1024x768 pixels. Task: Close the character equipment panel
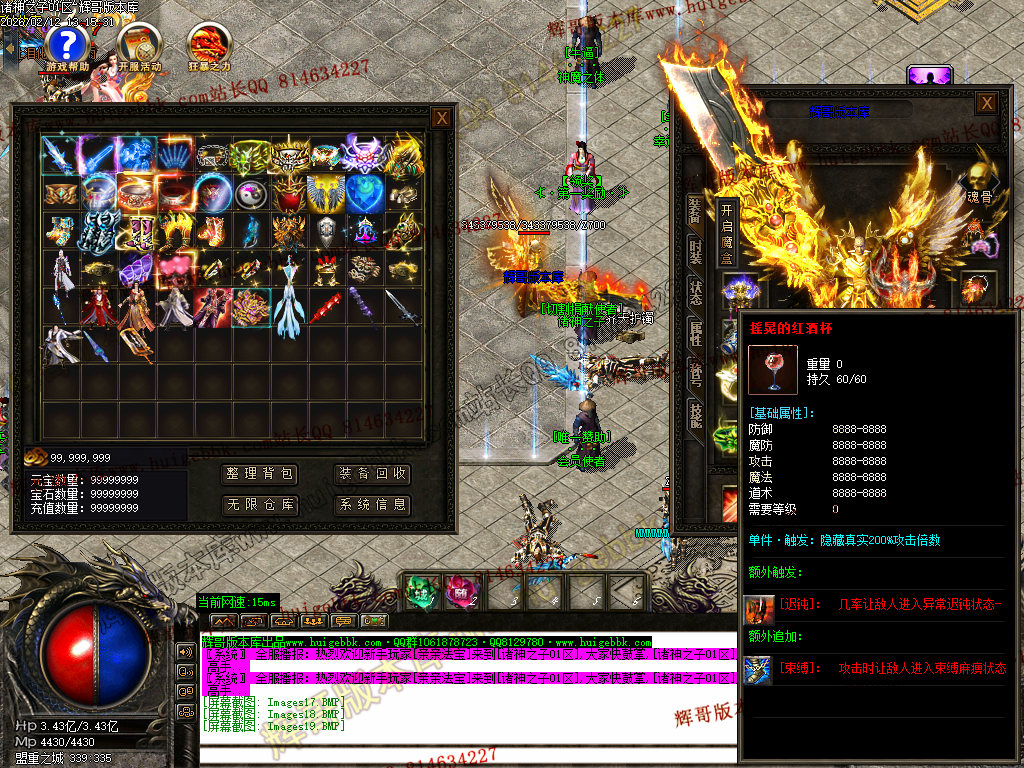tap(986, 103)
